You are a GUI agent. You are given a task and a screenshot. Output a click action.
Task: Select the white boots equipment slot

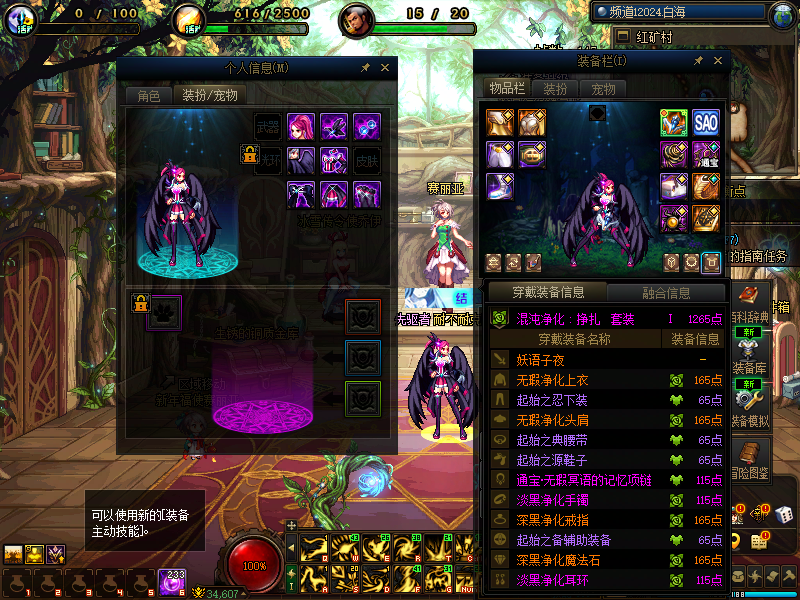pyautogui.click(x=500, y=186)
